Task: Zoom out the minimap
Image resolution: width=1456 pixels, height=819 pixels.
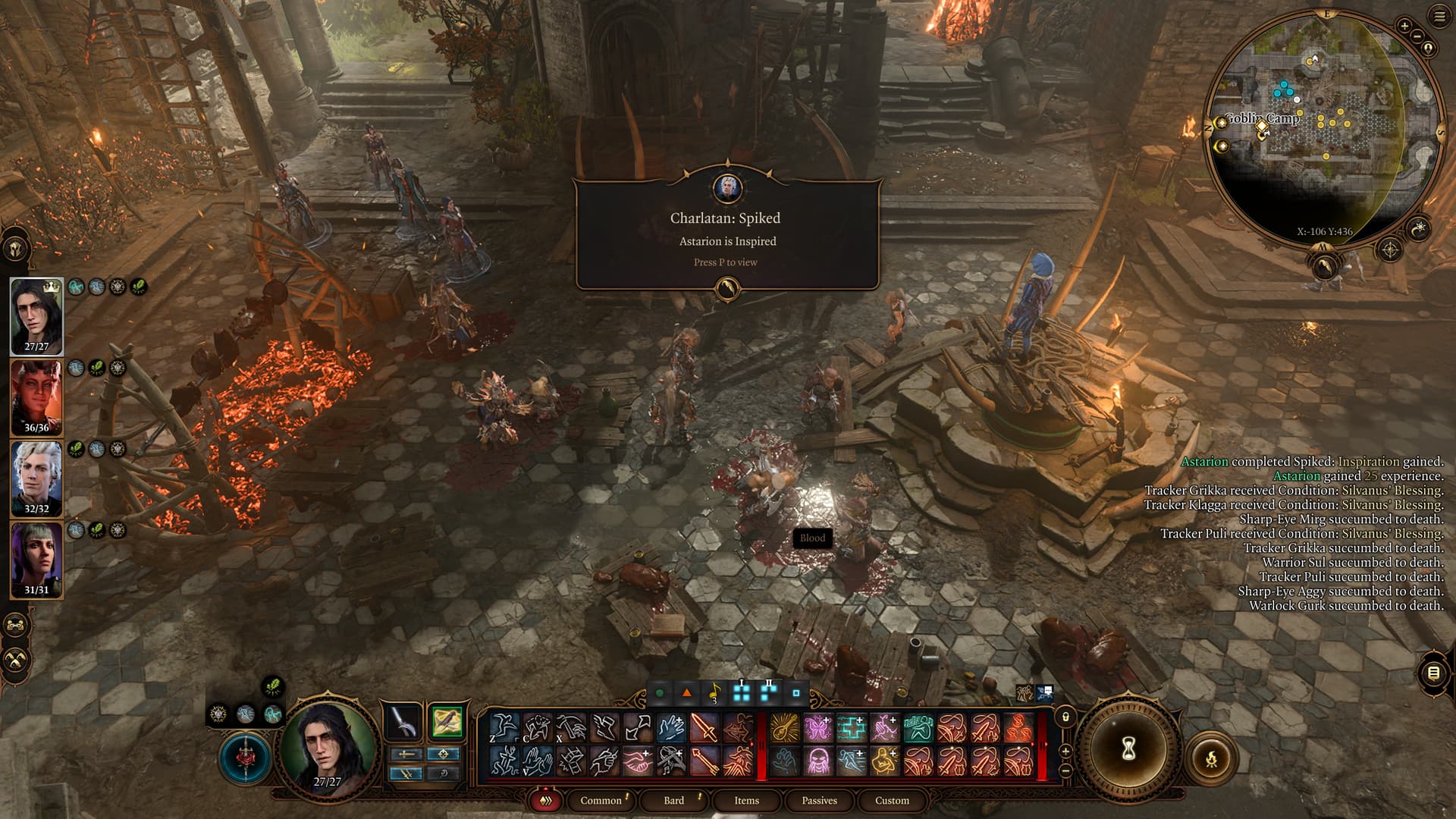Action: 1417,36
